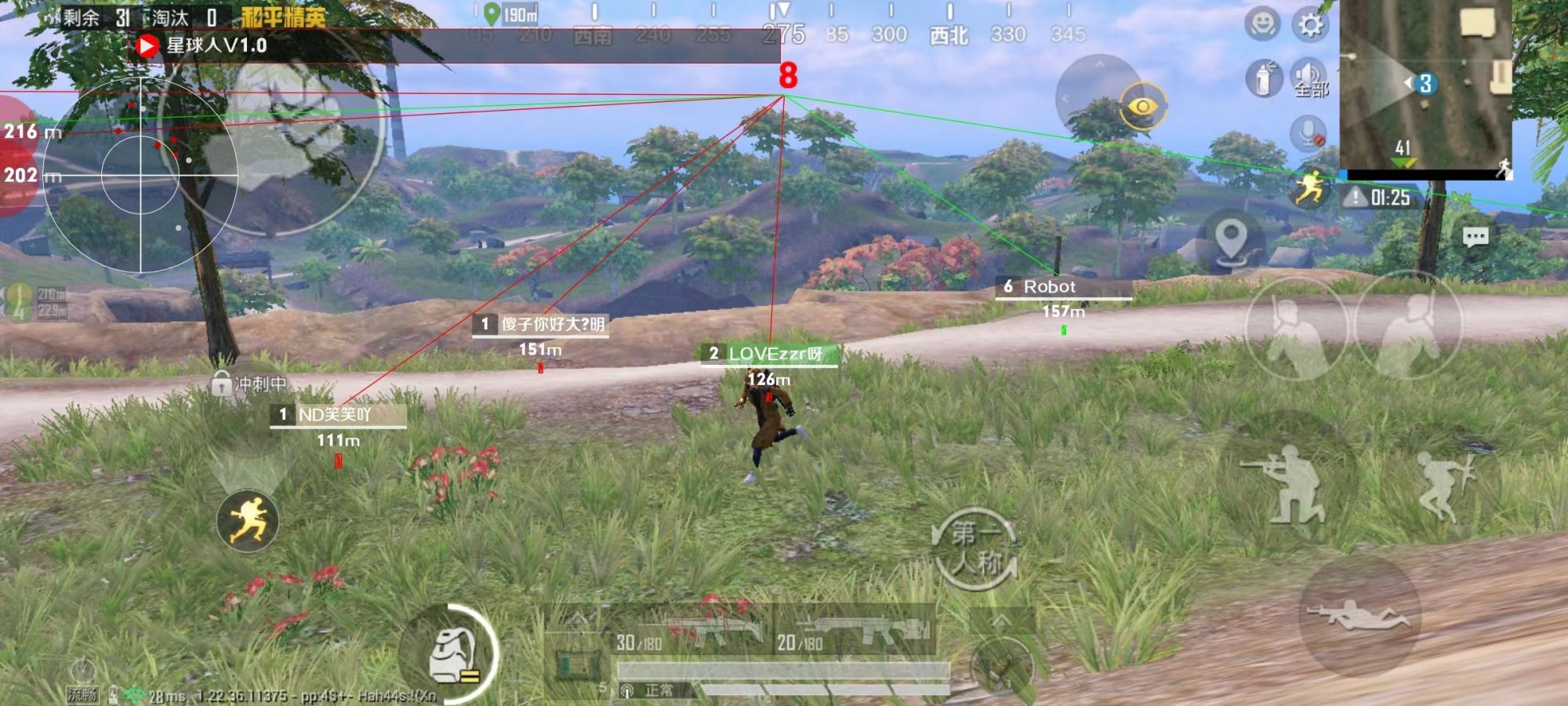
Task: Disable the yellow auto-run figure
Action: coord(248,520)
